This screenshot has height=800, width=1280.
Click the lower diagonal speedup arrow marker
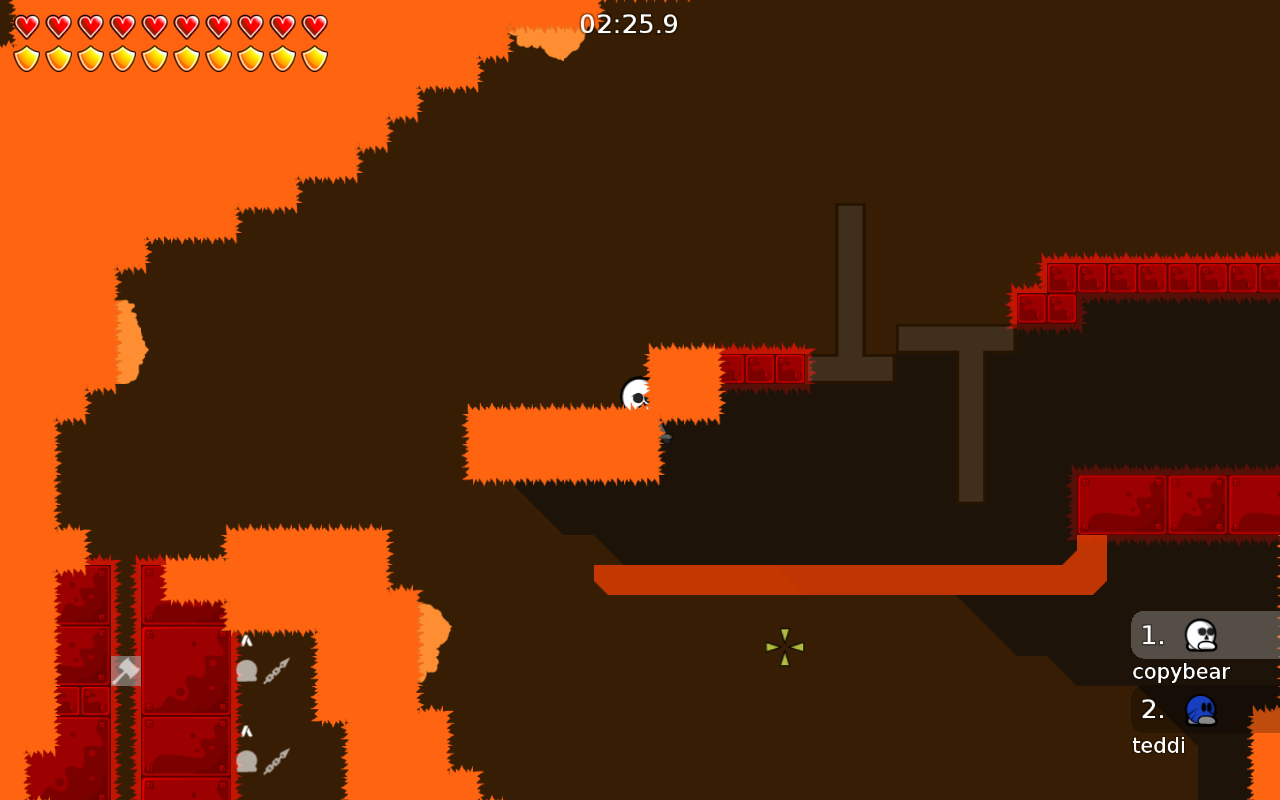pyautogui.click(x=275, y=760)
